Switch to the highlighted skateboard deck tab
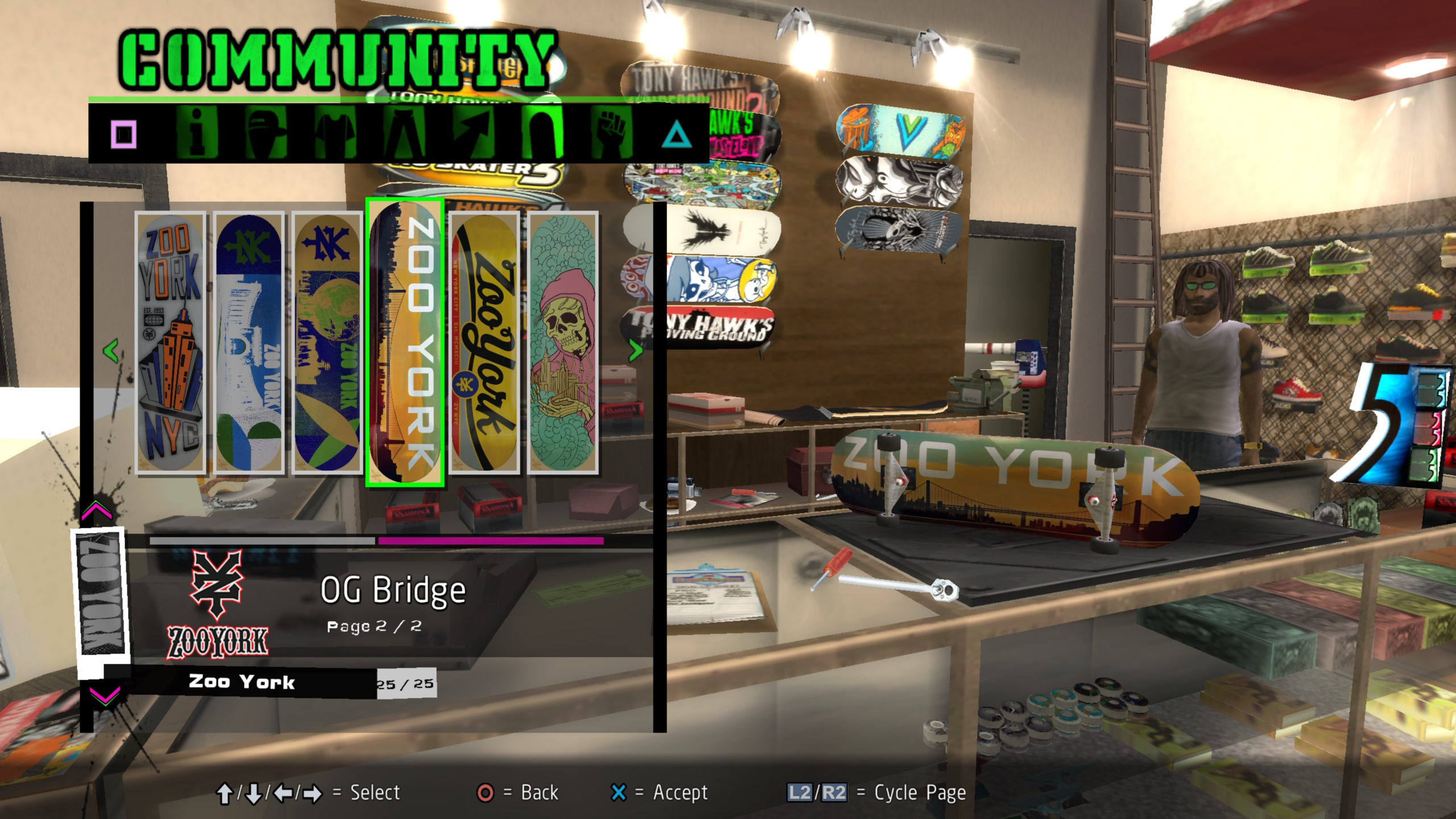Image resolution: width=1456 pixels, height=819 pixels. (x=542, y=133)
